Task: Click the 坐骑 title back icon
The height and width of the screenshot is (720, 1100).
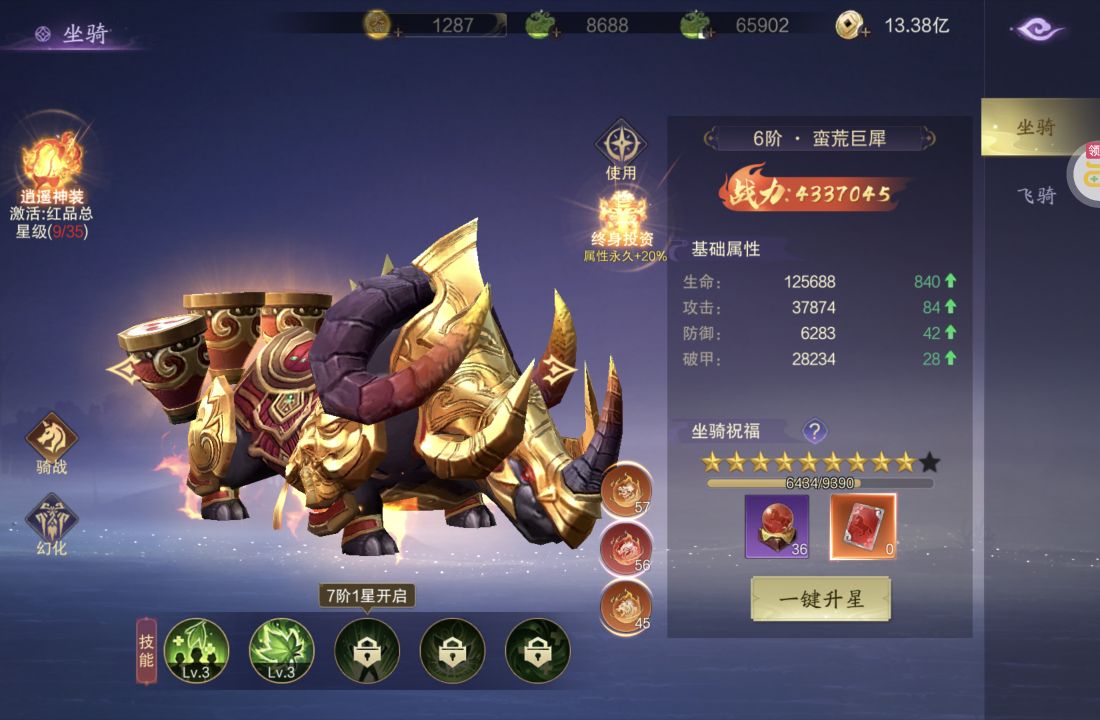Action: [42, 35]
